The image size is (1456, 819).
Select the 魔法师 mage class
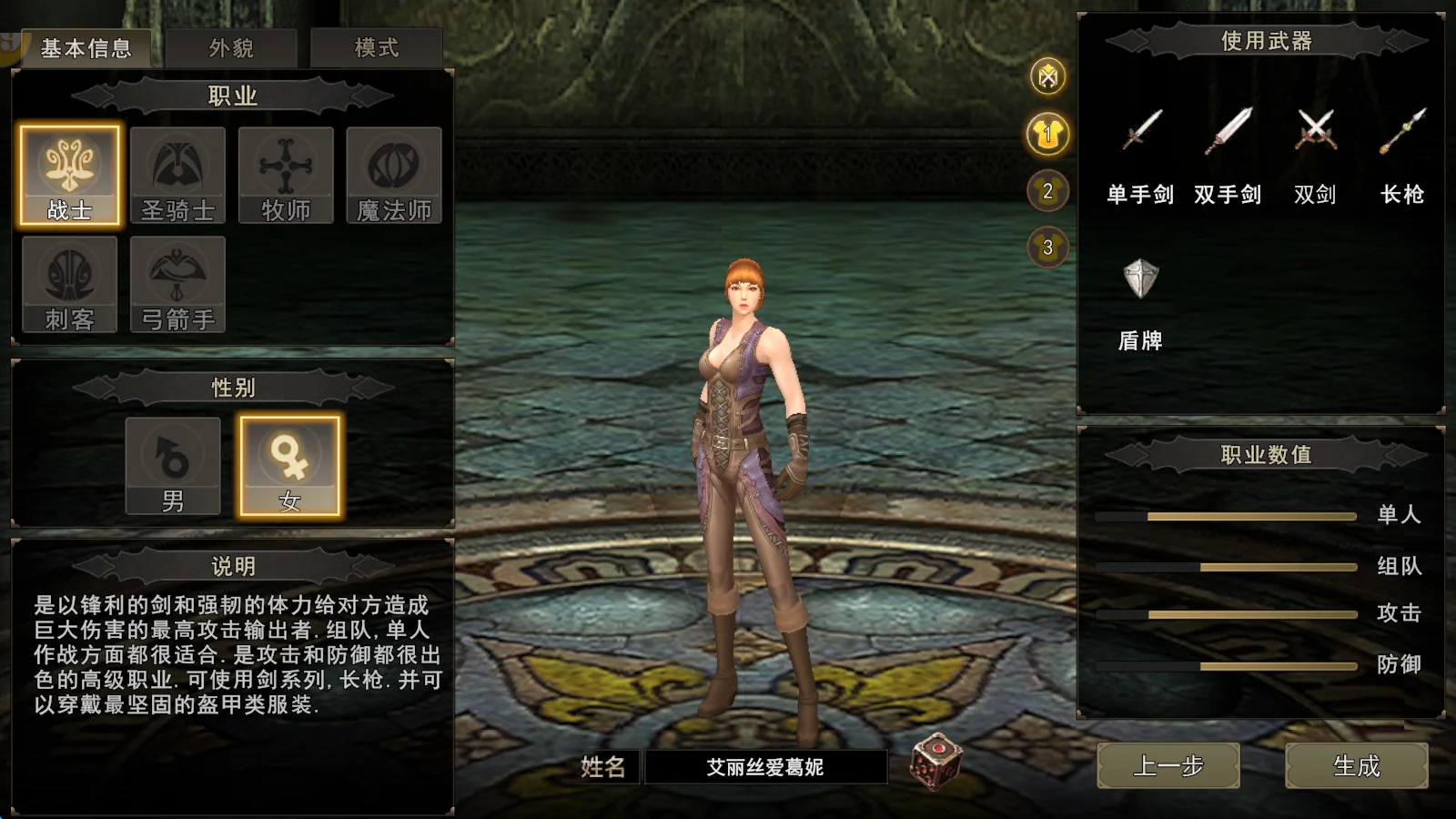point(394,176)
